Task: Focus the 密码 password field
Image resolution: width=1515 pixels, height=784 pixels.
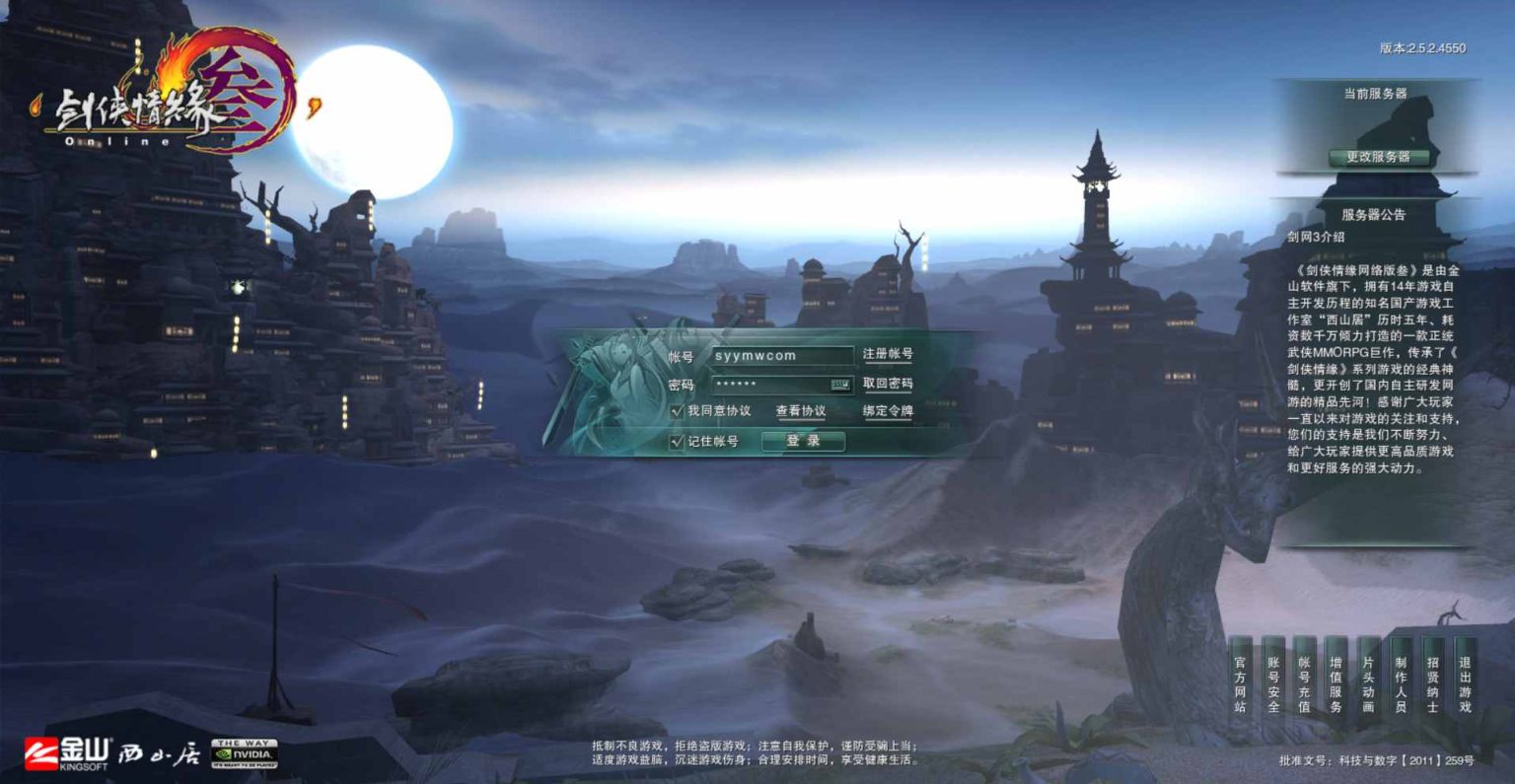Action: pos(769,385)
